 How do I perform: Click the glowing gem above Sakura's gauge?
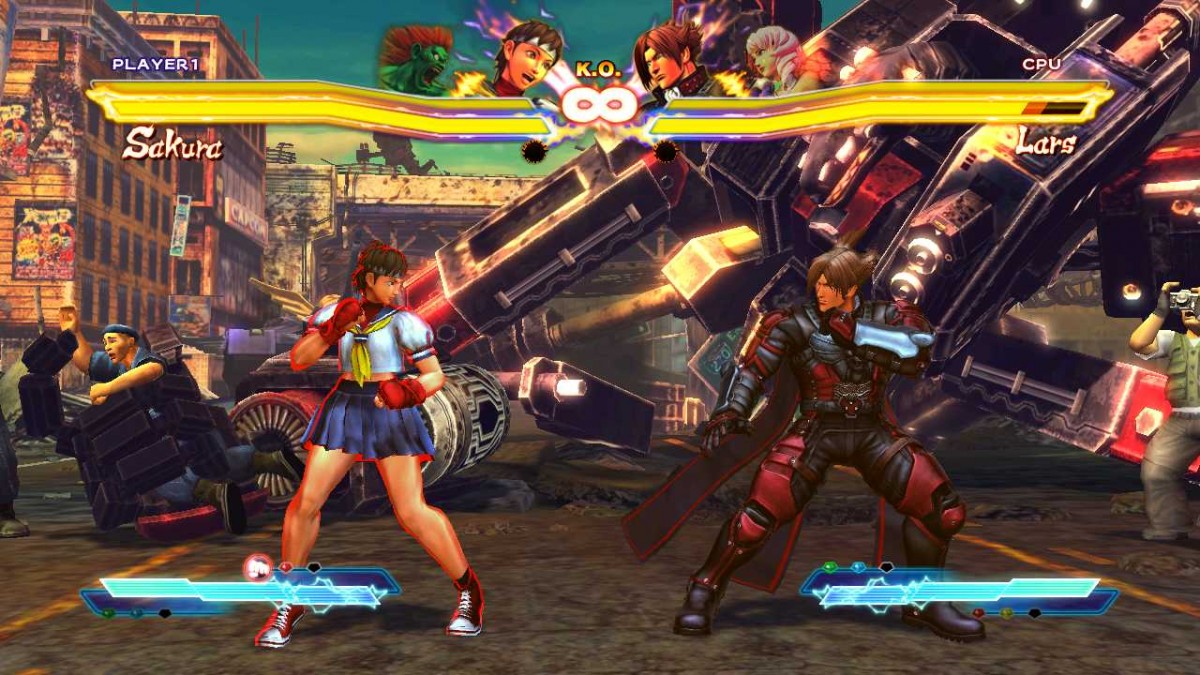click(257, 568)
